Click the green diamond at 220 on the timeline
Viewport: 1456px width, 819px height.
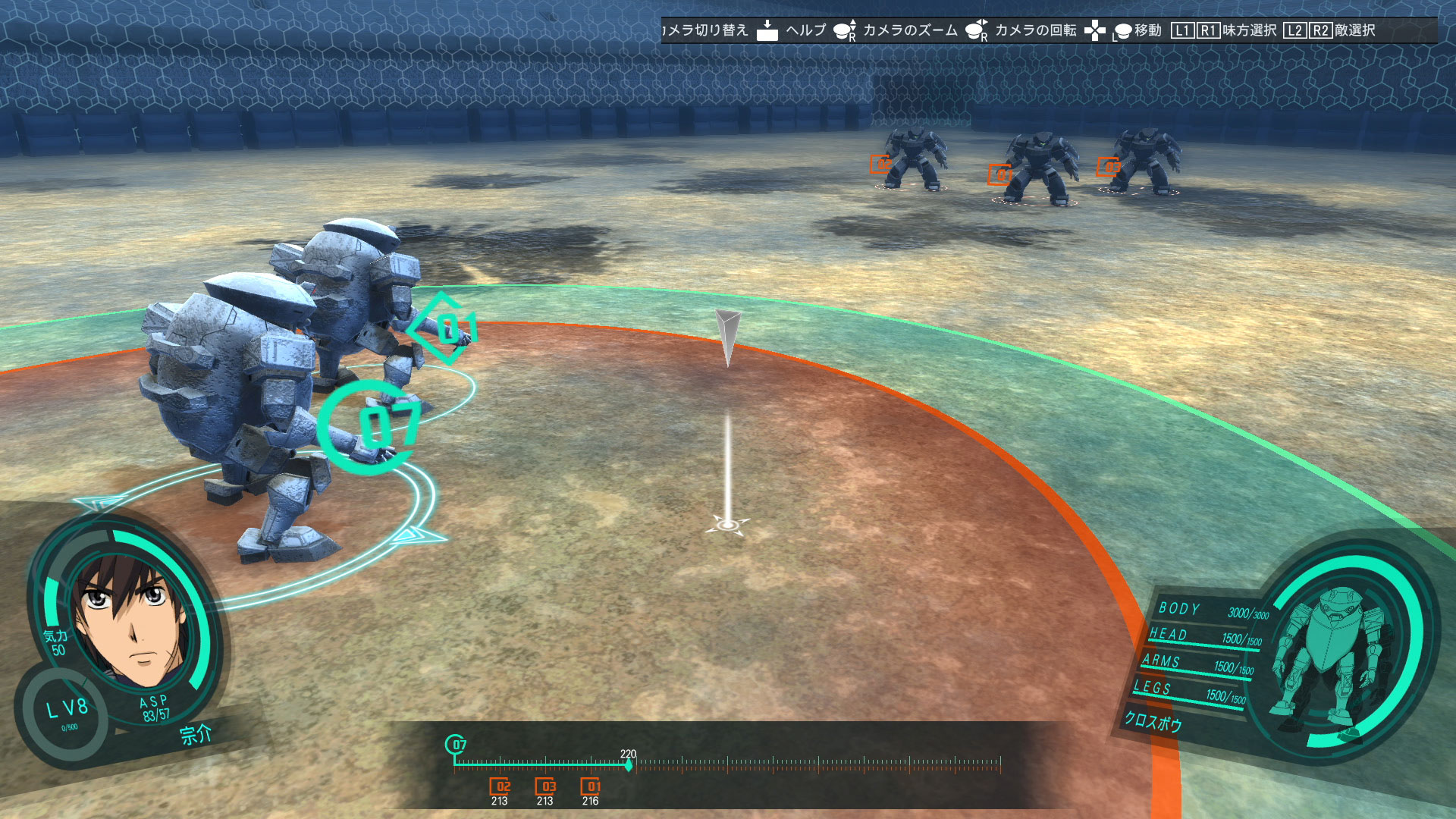click(628, 766)
